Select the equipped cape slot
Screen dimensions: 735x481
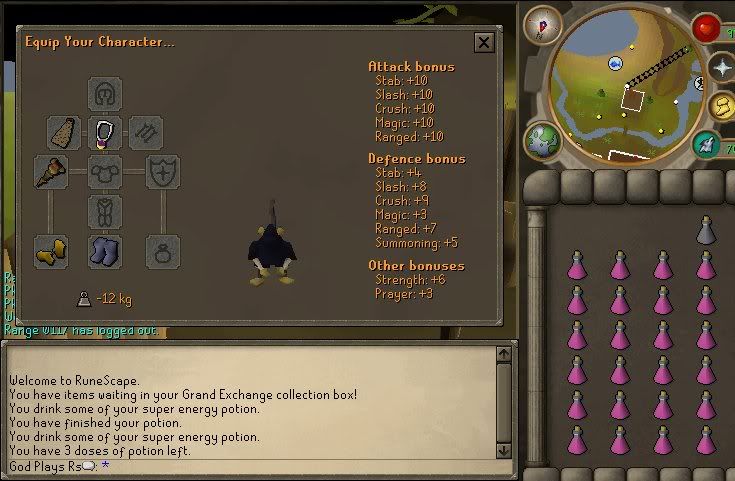[x=63, y=132]
